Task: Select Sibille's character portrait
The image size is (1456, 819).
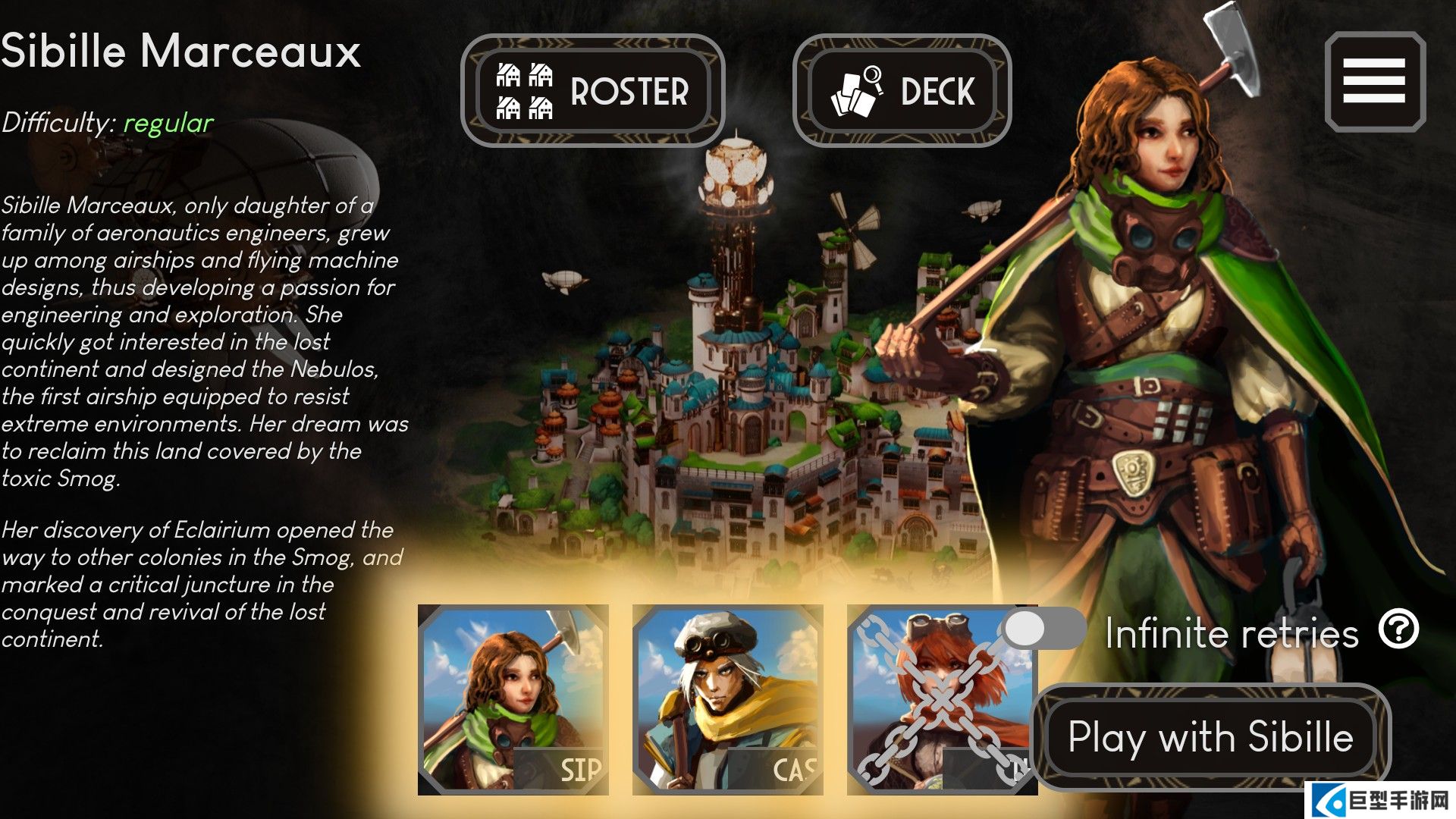Action: pyautogui.click(x=513, y=699)
